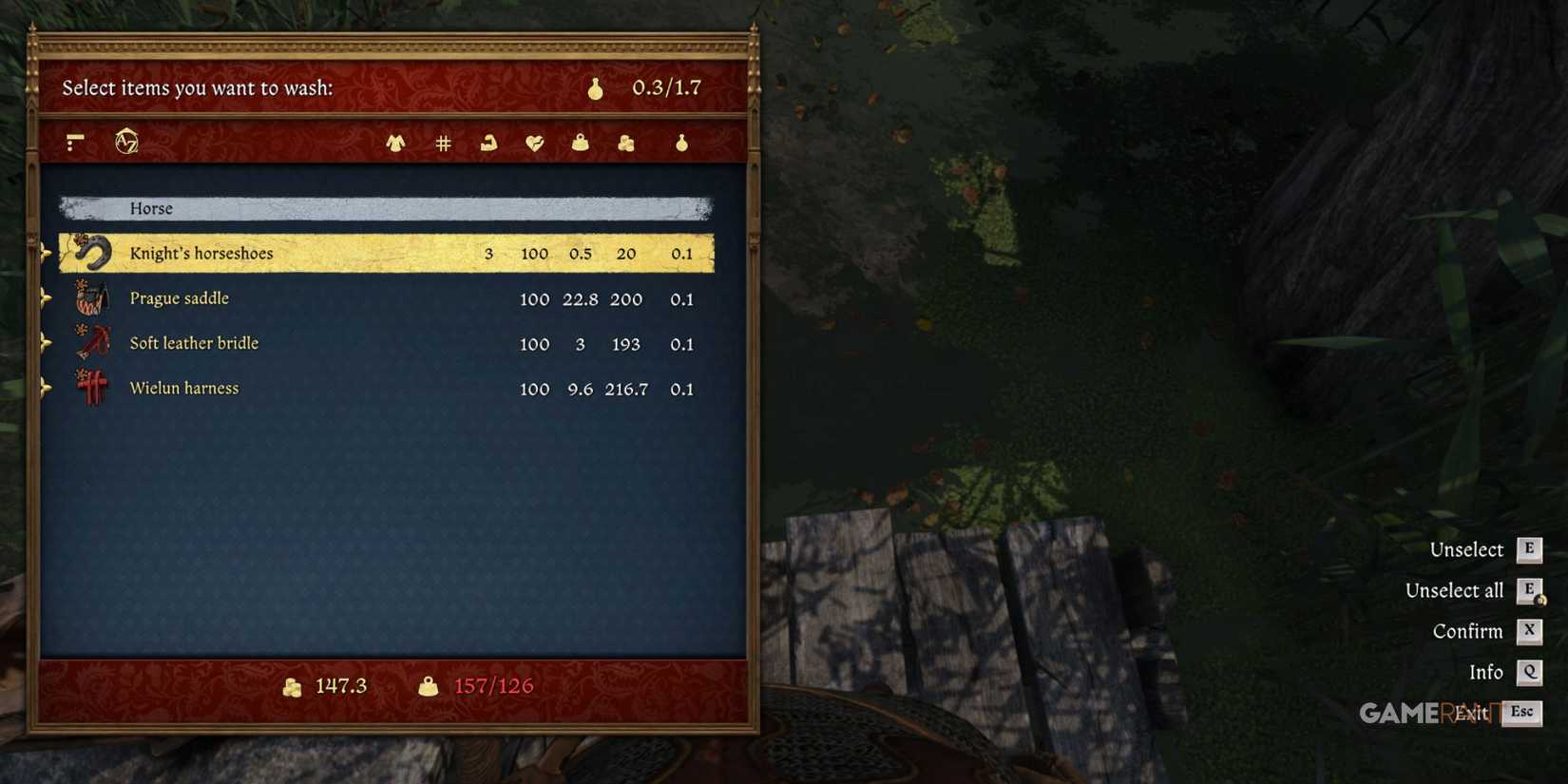Click the weight column sorting icon
The height and width of the screenshot is (784, 1568).
580,143
